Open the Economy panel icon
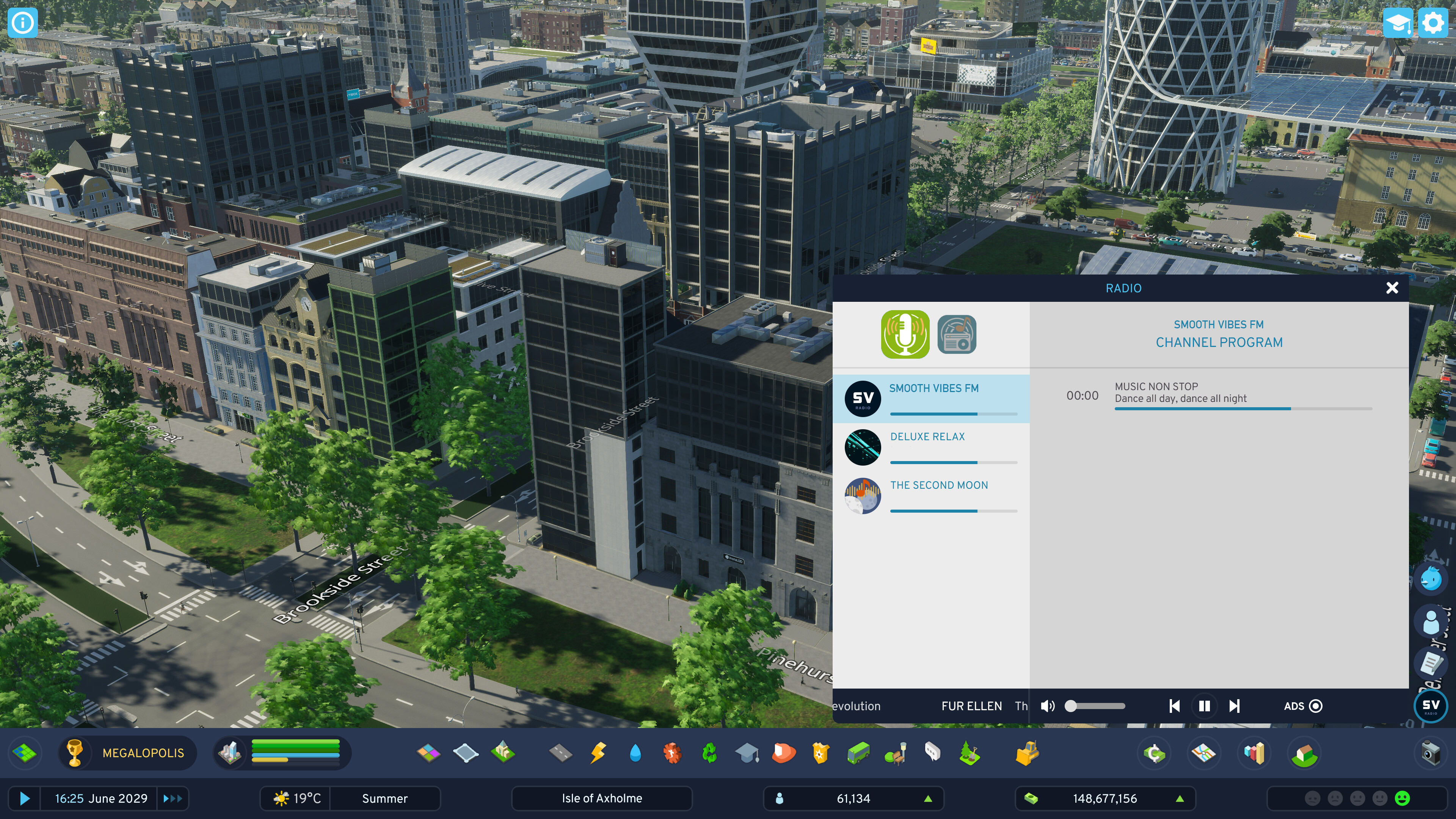 pyautogui.click(x=1154, y=753)
